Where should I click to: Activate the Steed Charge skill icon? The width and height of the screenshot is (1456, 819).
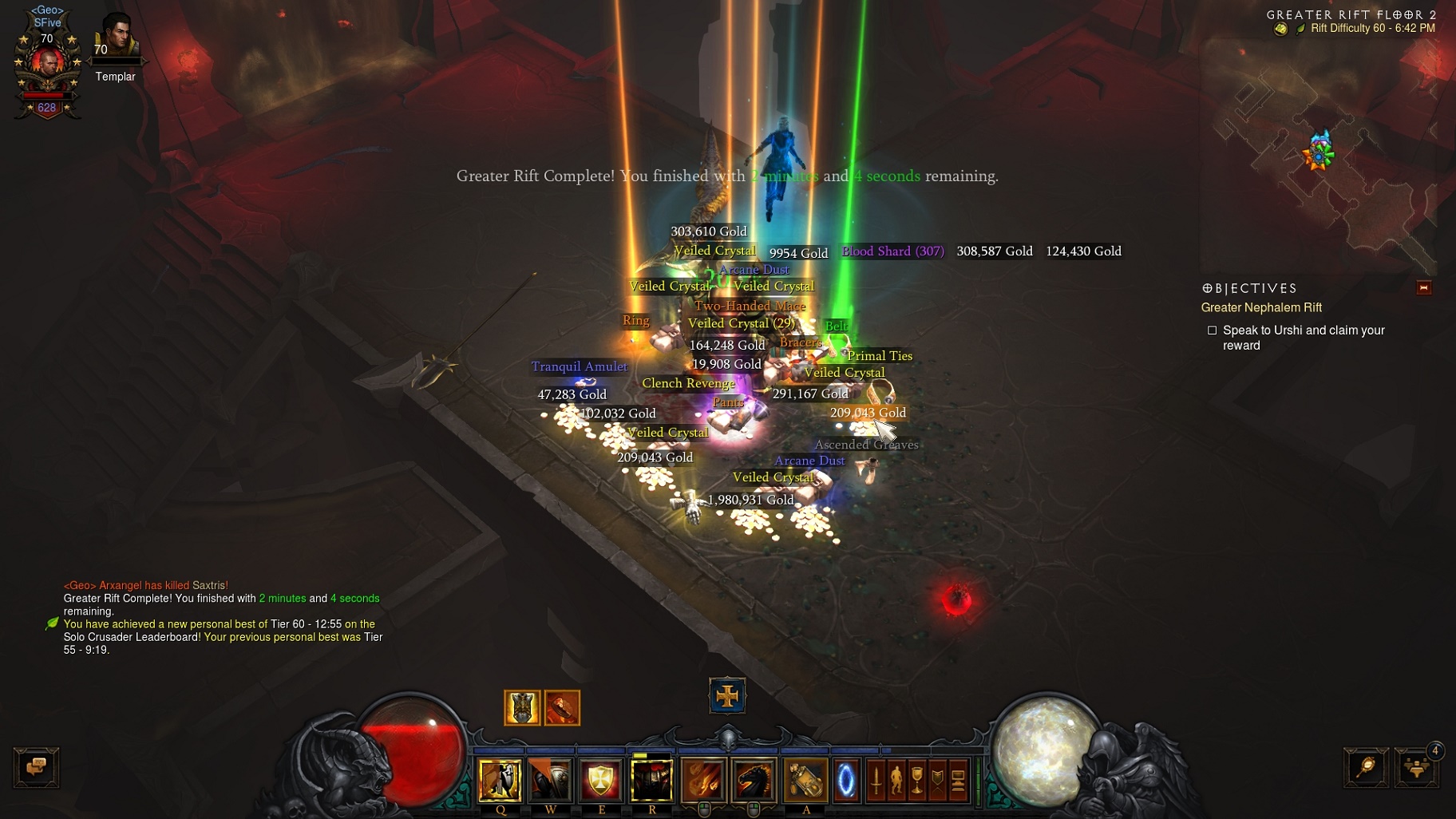[754, 781]
